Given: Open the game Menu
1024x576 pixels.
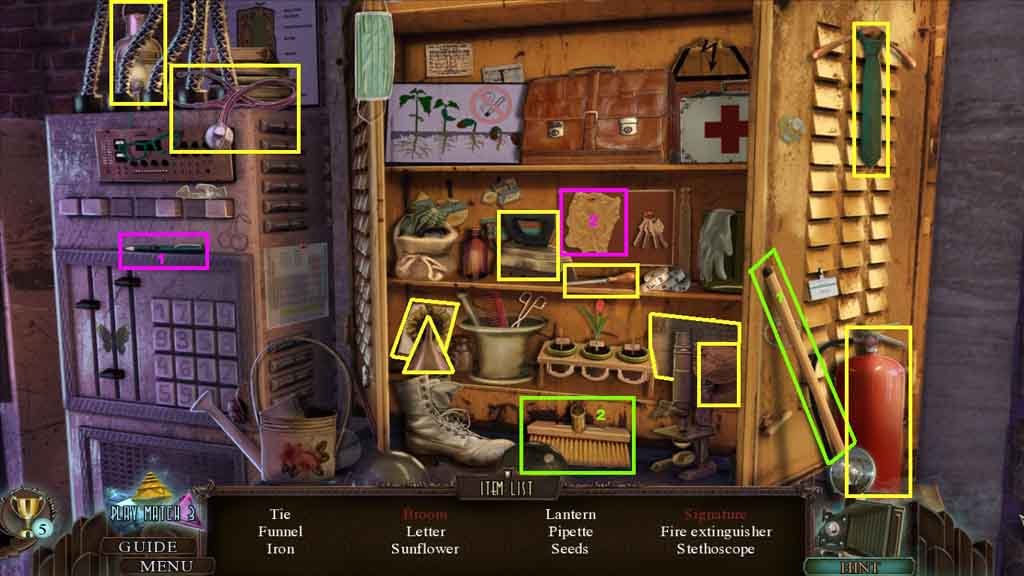Looking at the screenshot, I should coord(166,566).
